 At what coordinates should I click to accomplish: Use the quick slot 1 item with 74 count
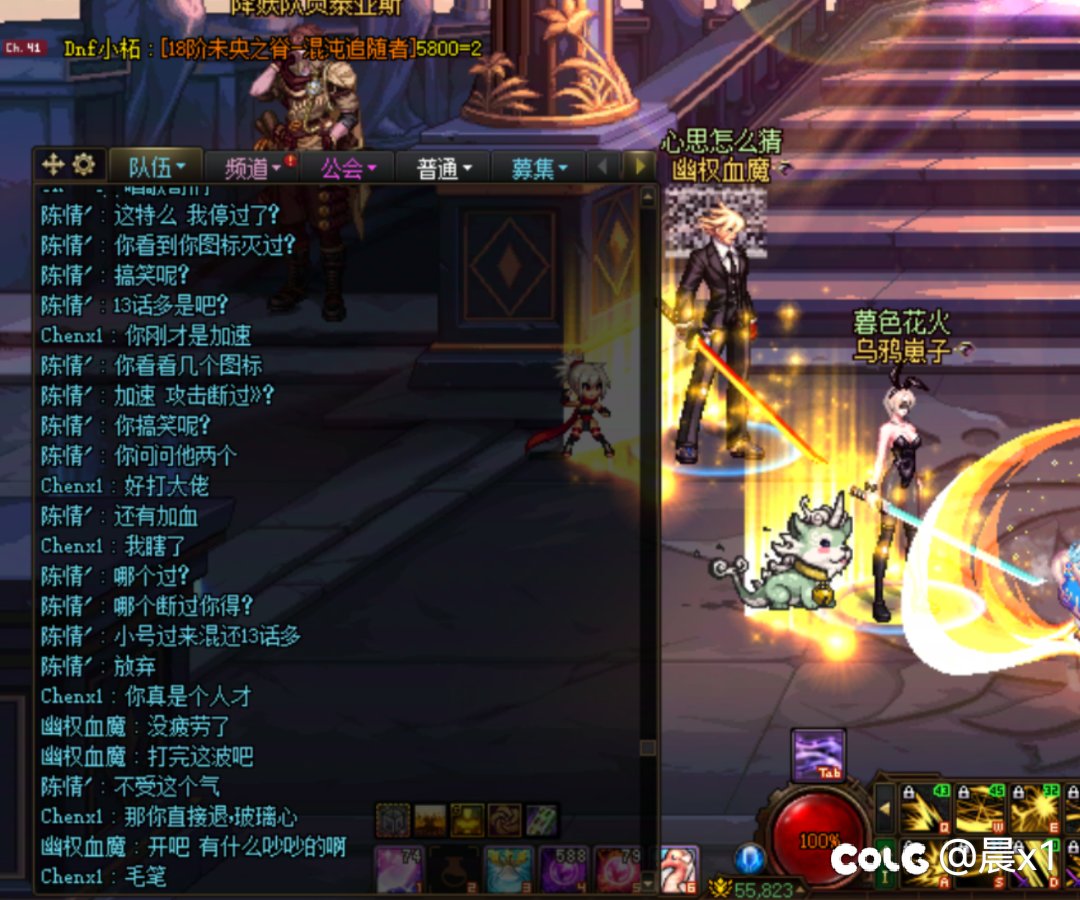coord(400,869)
